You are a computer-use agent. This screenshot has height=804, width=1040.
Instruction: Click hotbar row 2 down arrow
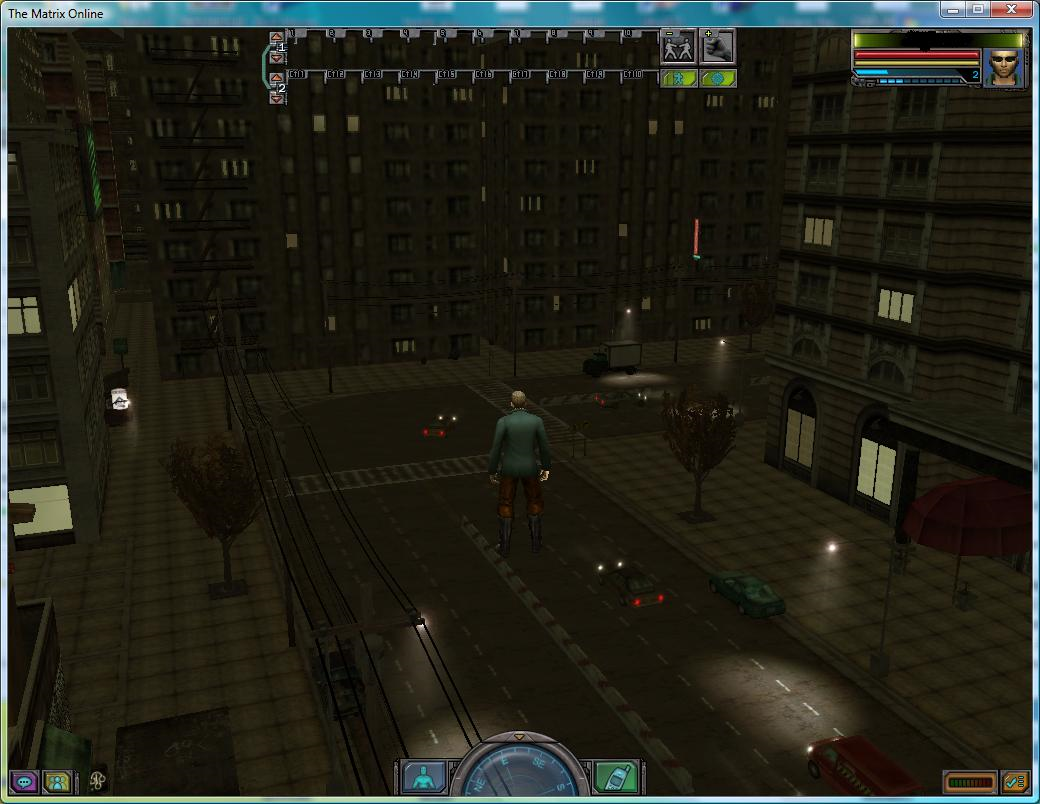coord(277,97)
